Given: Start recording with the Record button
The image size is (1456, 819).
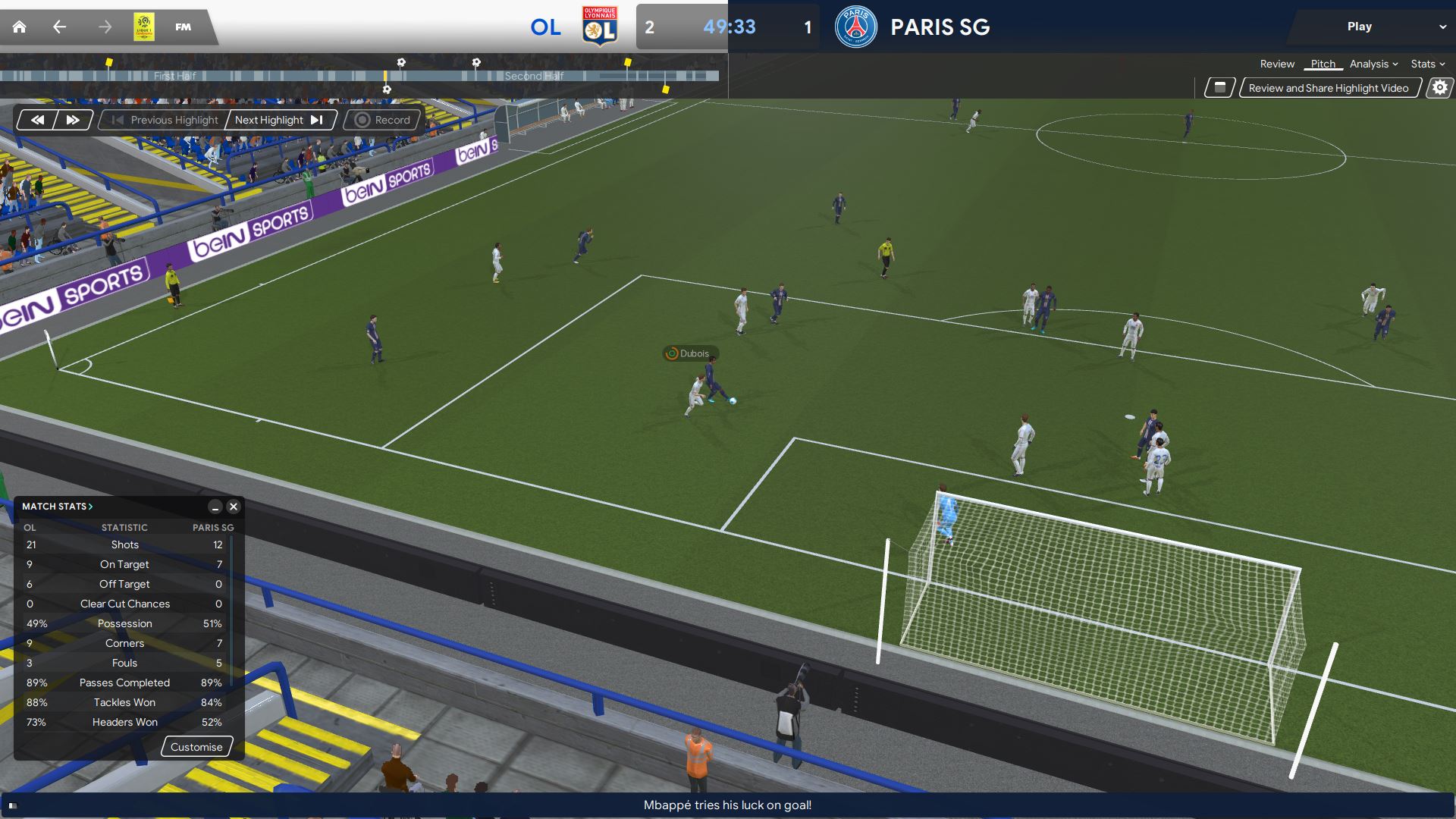Looking at the screenshot, I should (x=383, y=120).
